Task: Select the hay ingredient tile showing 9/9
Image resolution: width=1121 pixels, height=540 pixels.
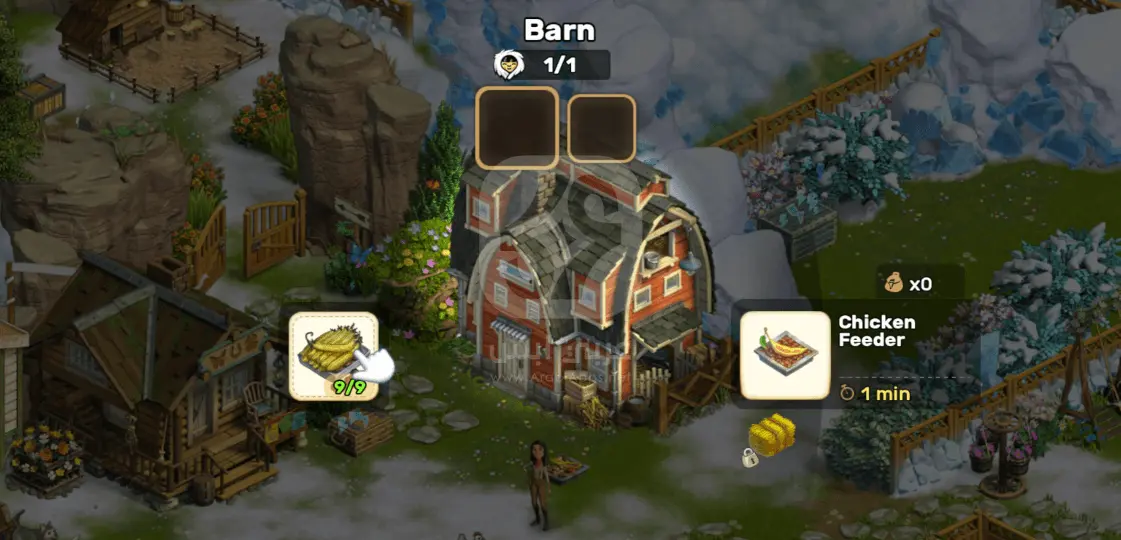Action: 334,356
